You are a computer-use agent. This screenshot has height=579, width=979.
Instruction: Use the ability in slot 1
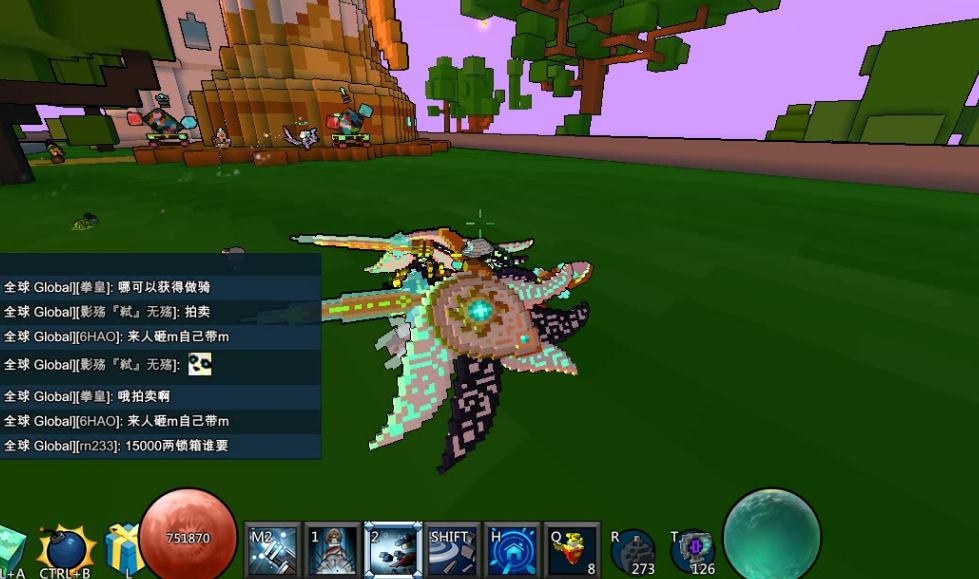[x=333, y=550]
